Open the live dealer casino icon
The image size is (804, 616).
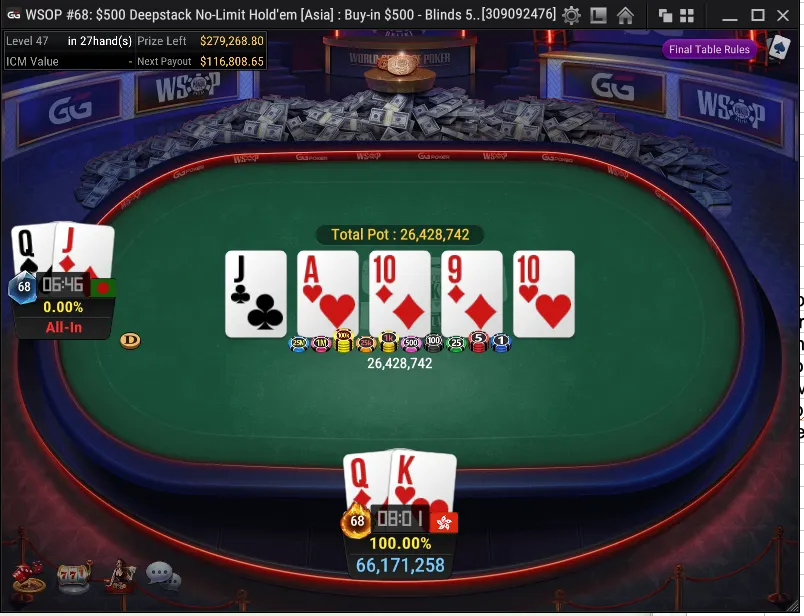pyautogui.click(x=120, y=575)
